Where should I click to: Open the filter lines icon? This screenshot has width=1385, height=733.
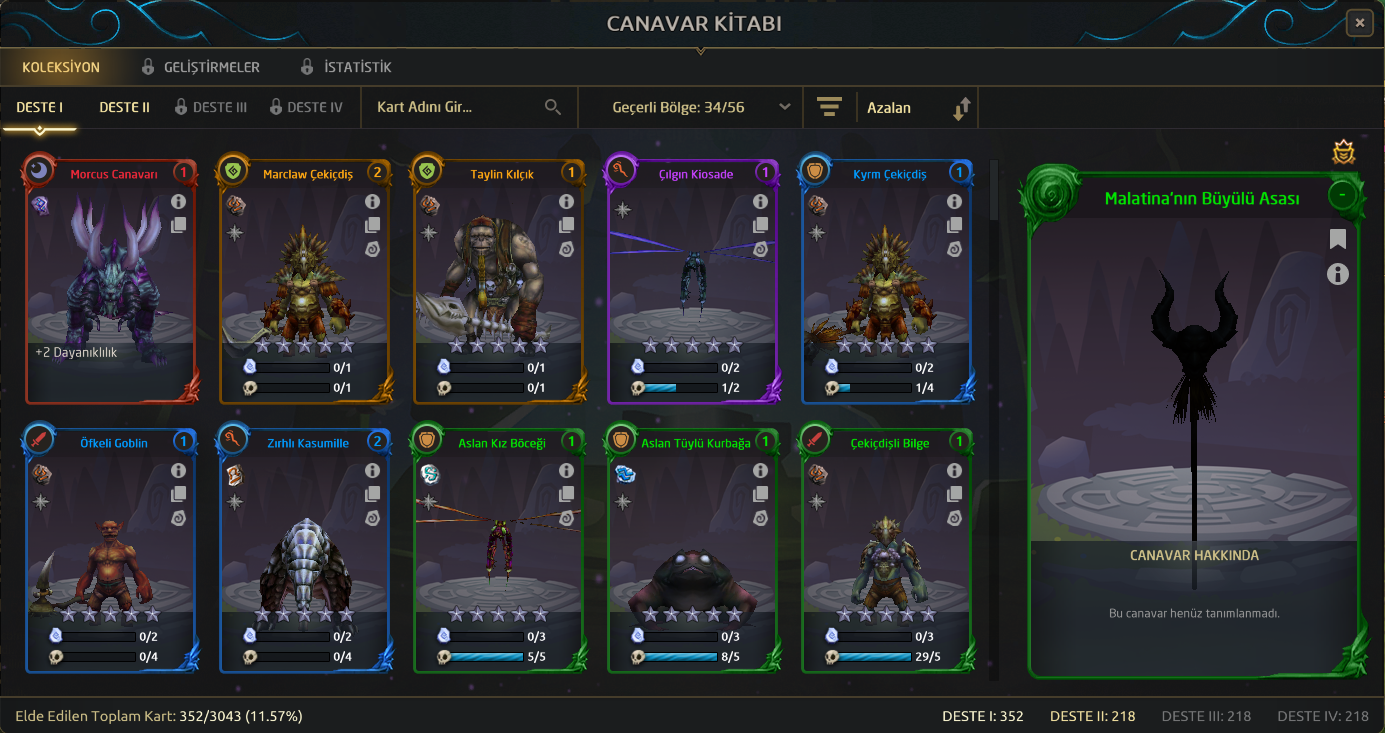point(829,107)
